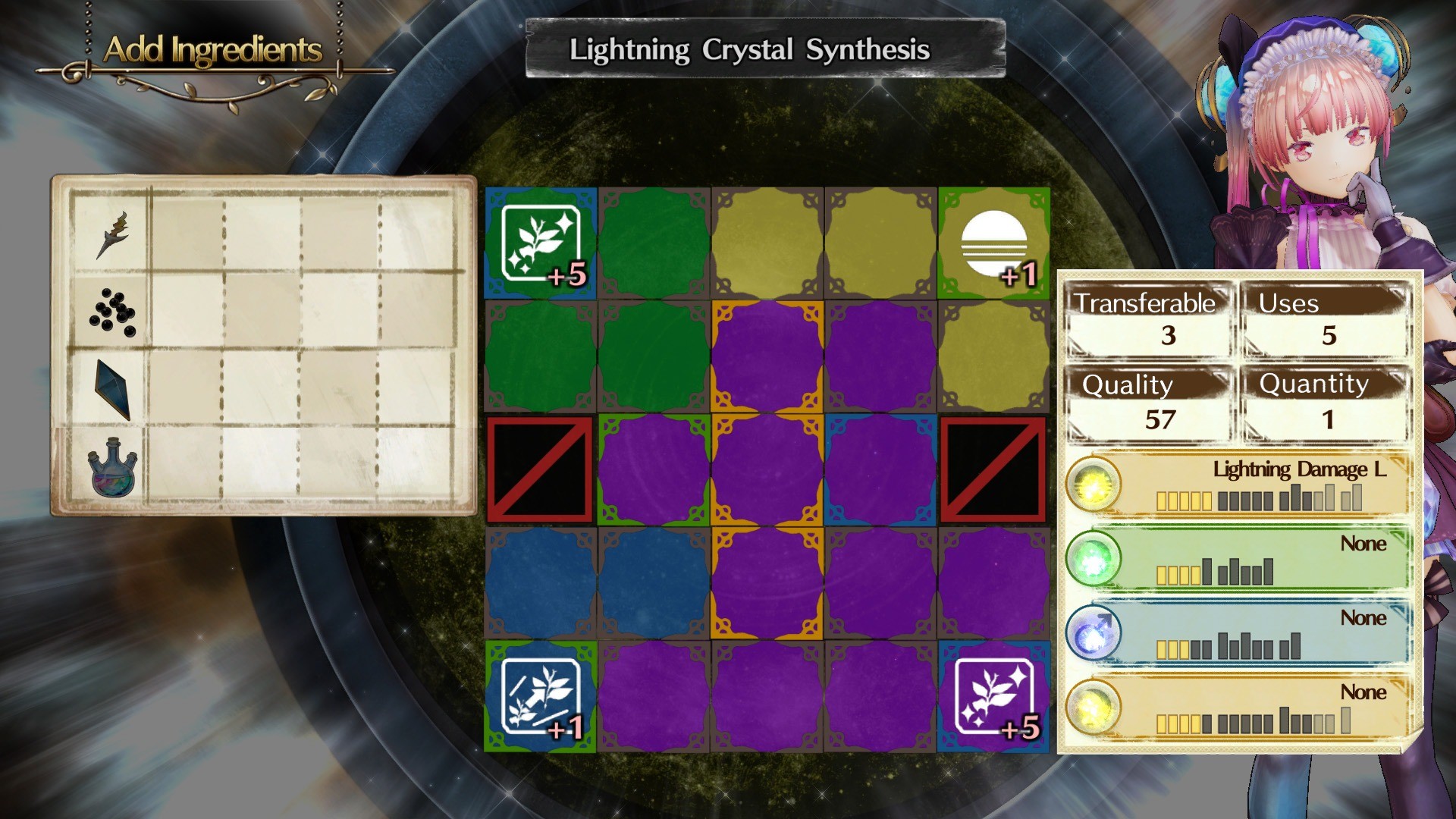Select the Lightning Crystal Synthesis title bar
1456x819 pixels.
751,52
